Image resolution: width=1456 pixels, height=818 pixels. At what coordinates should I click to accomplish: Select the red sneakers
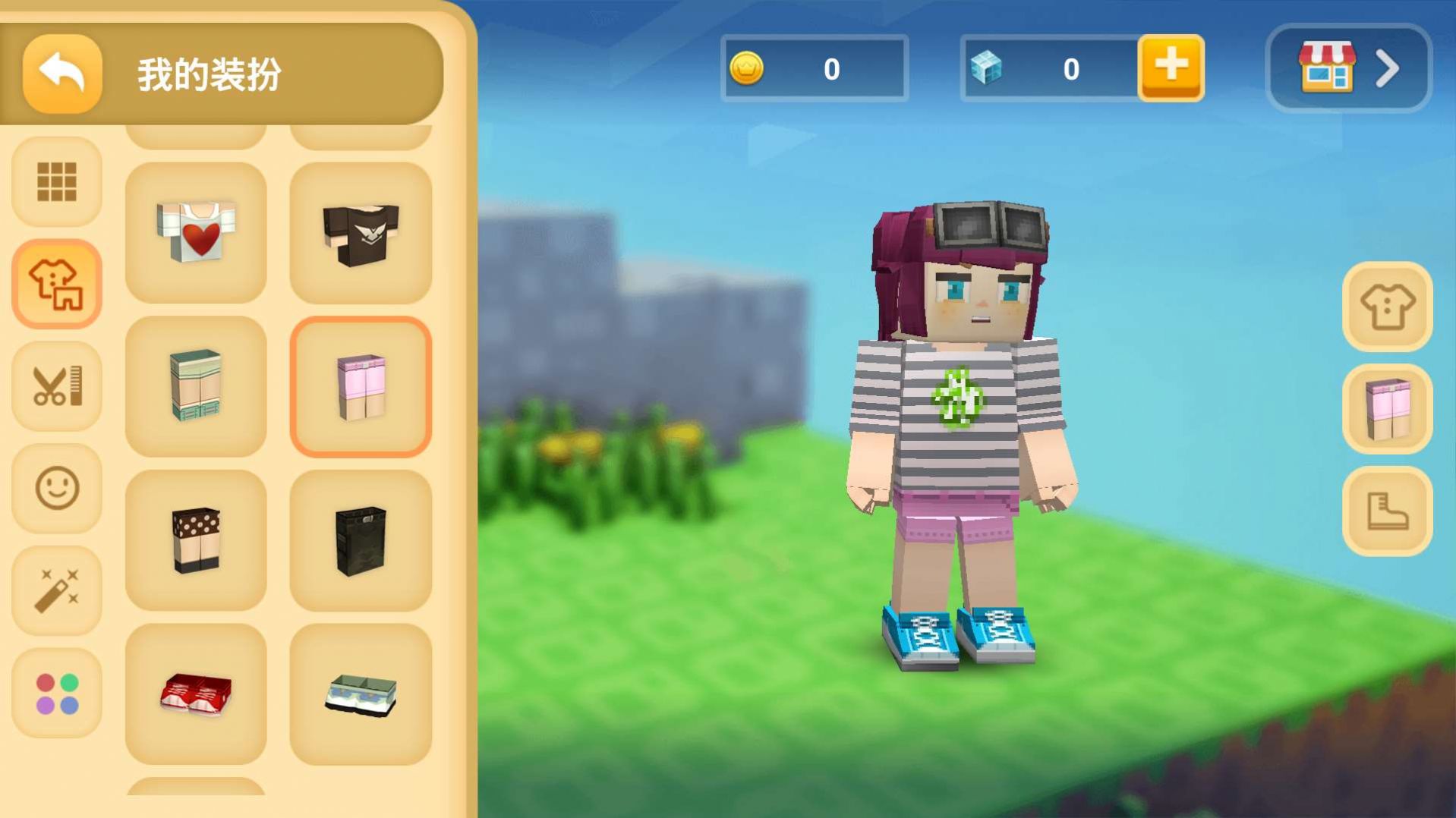tap(196, 694)
